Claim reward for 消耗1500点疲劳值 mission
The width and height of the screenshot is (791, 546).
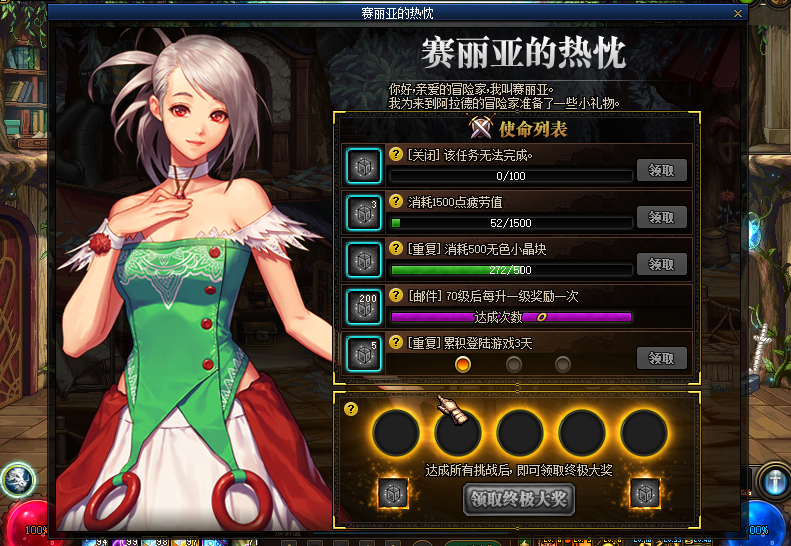[661, 216]
